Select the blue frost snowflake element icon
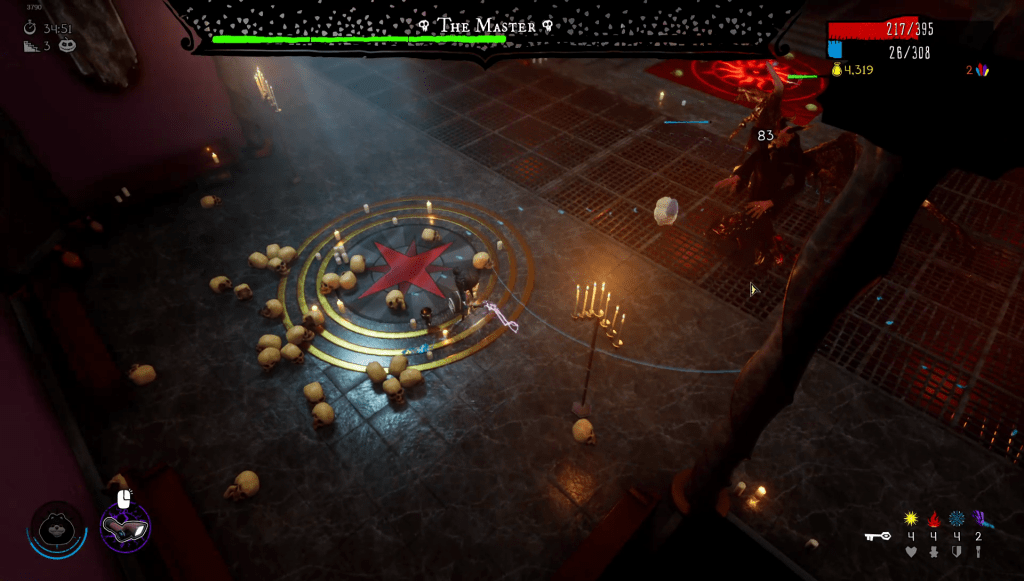The image size is (1024, 581). (x=956, y=519)
